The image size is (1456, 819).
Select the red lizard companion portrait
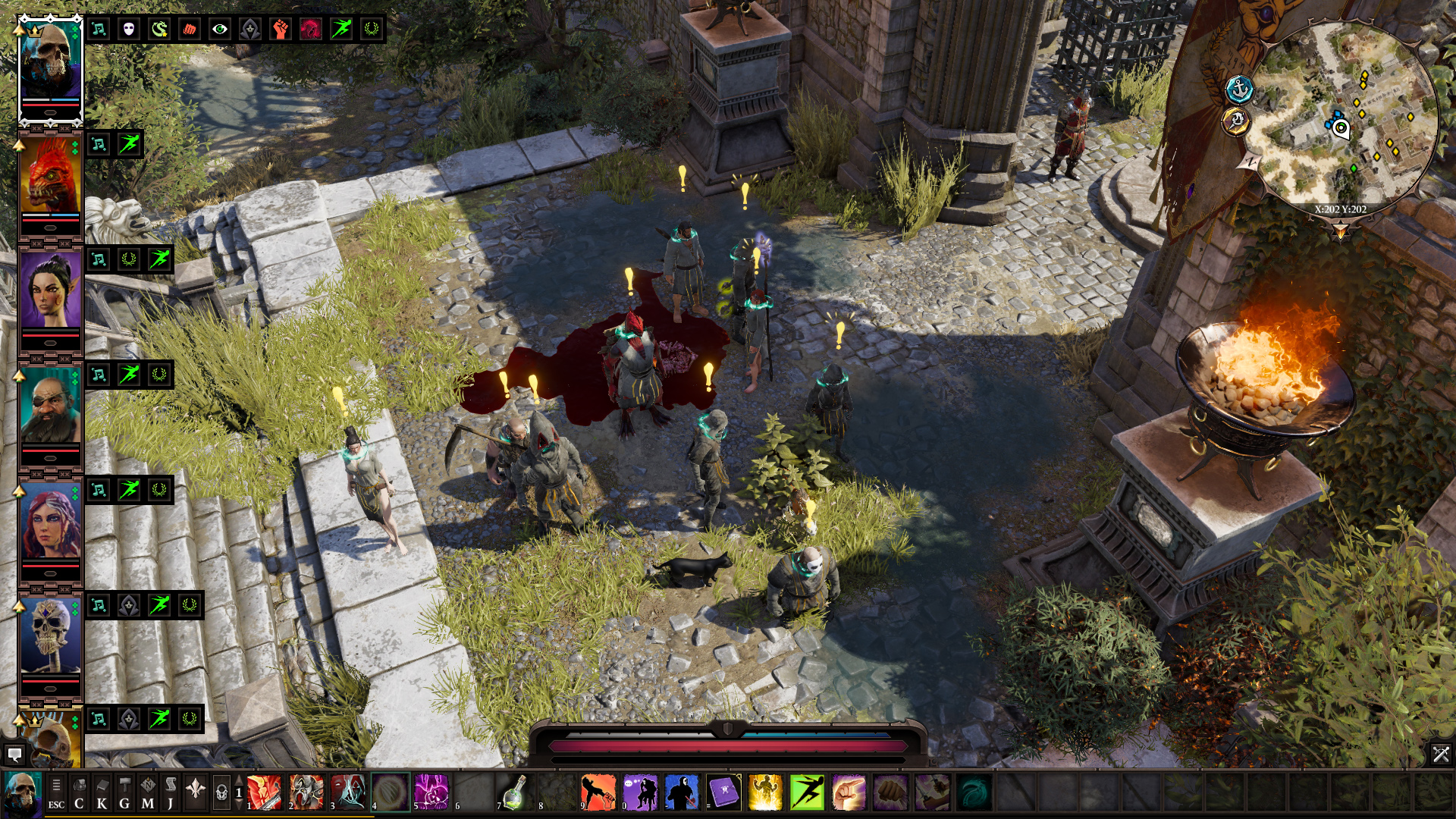[x=50, y=179]
